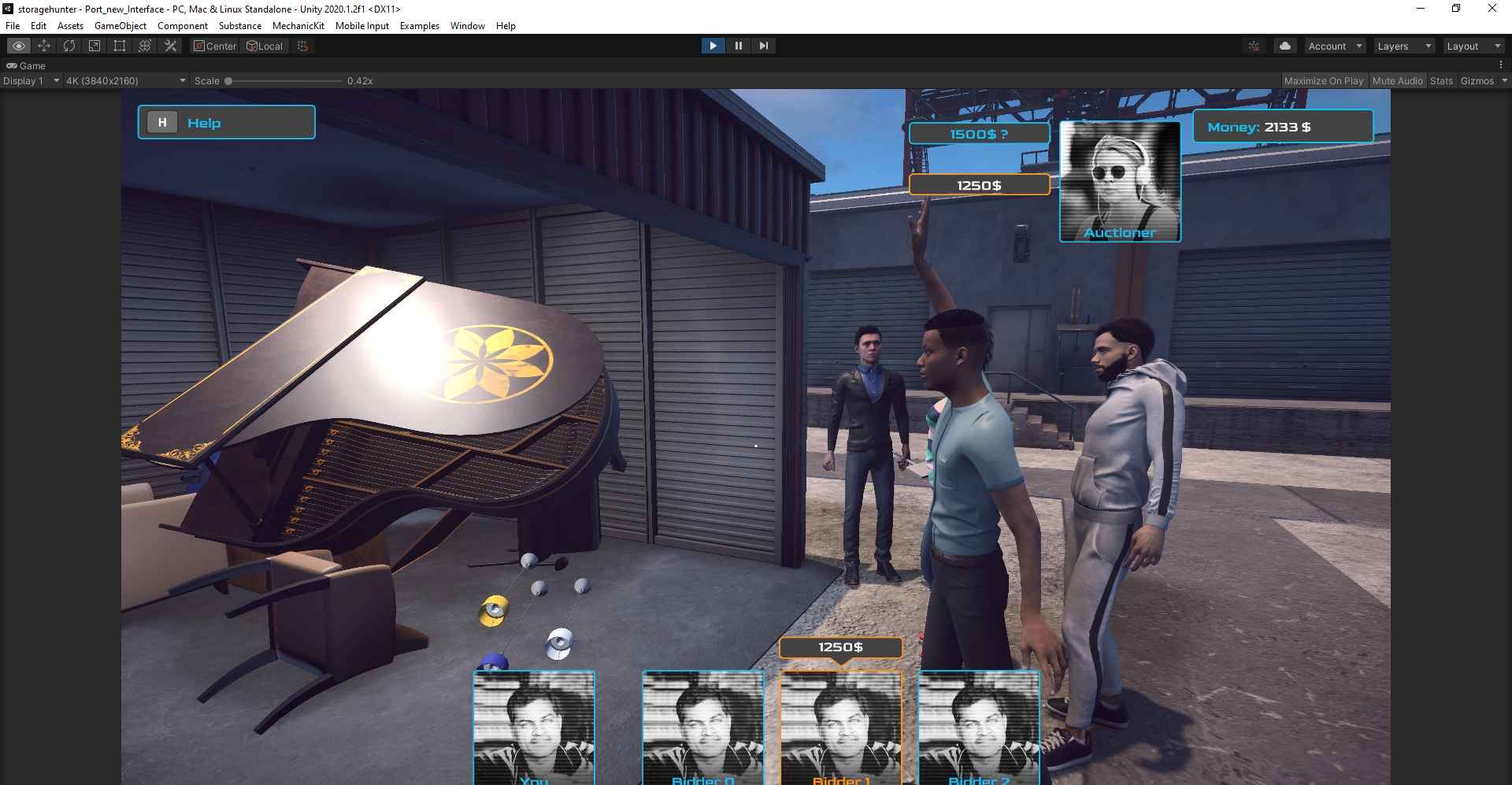Click the Bidder 1 portrait thumbnail
Viewport: 1512px width, 785px height.
pyautogui.click(x=840, y=728)
